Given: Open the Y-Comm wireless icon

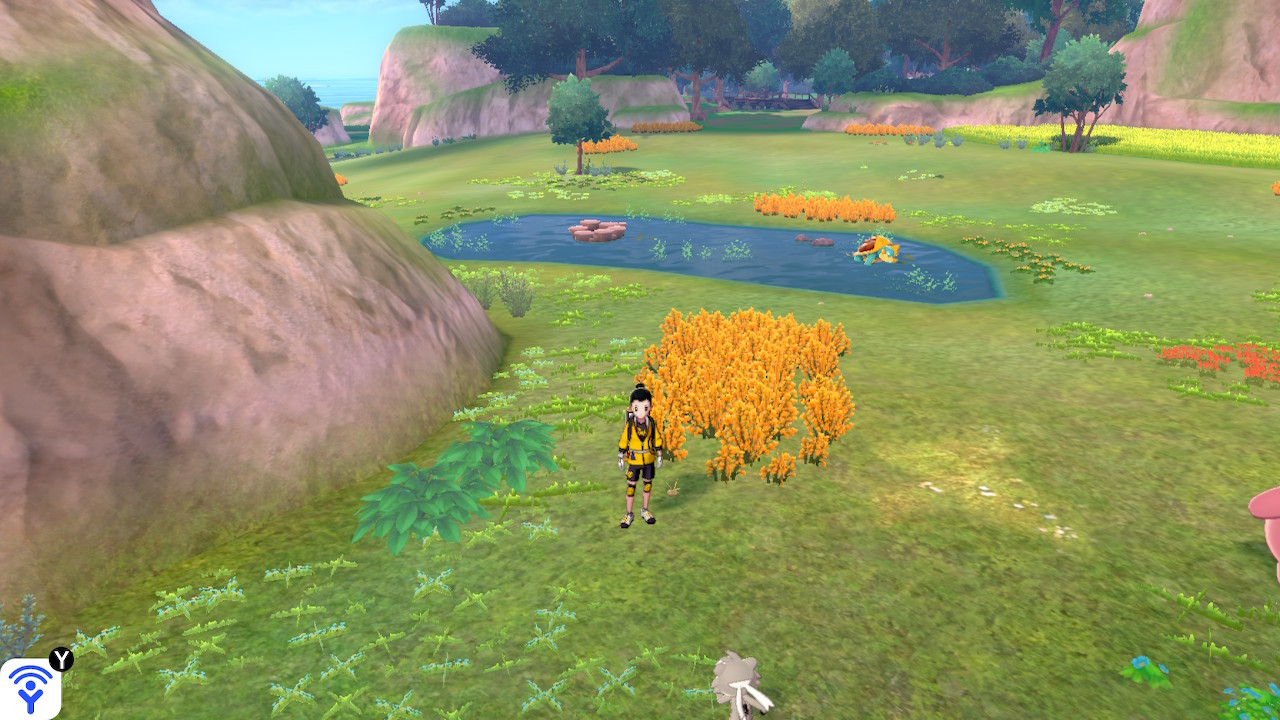Looking at the screenshot, I should pos(30,688).
